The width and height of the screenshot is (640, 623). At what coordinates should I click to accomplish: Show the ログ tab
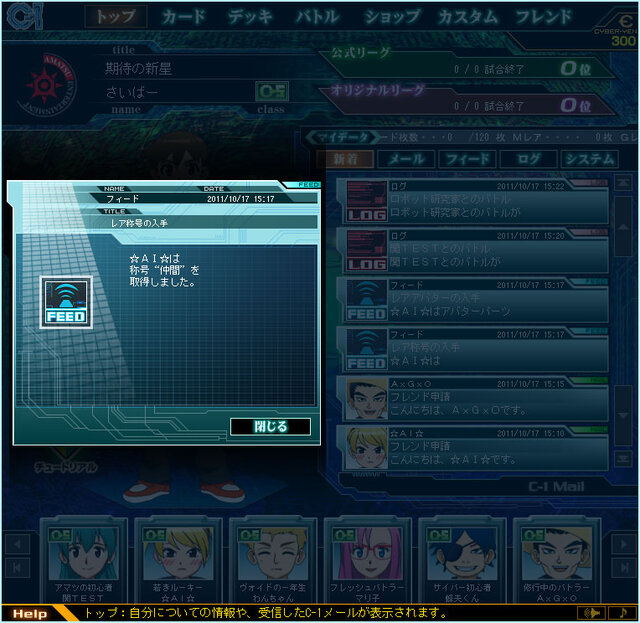click(529, 159)
